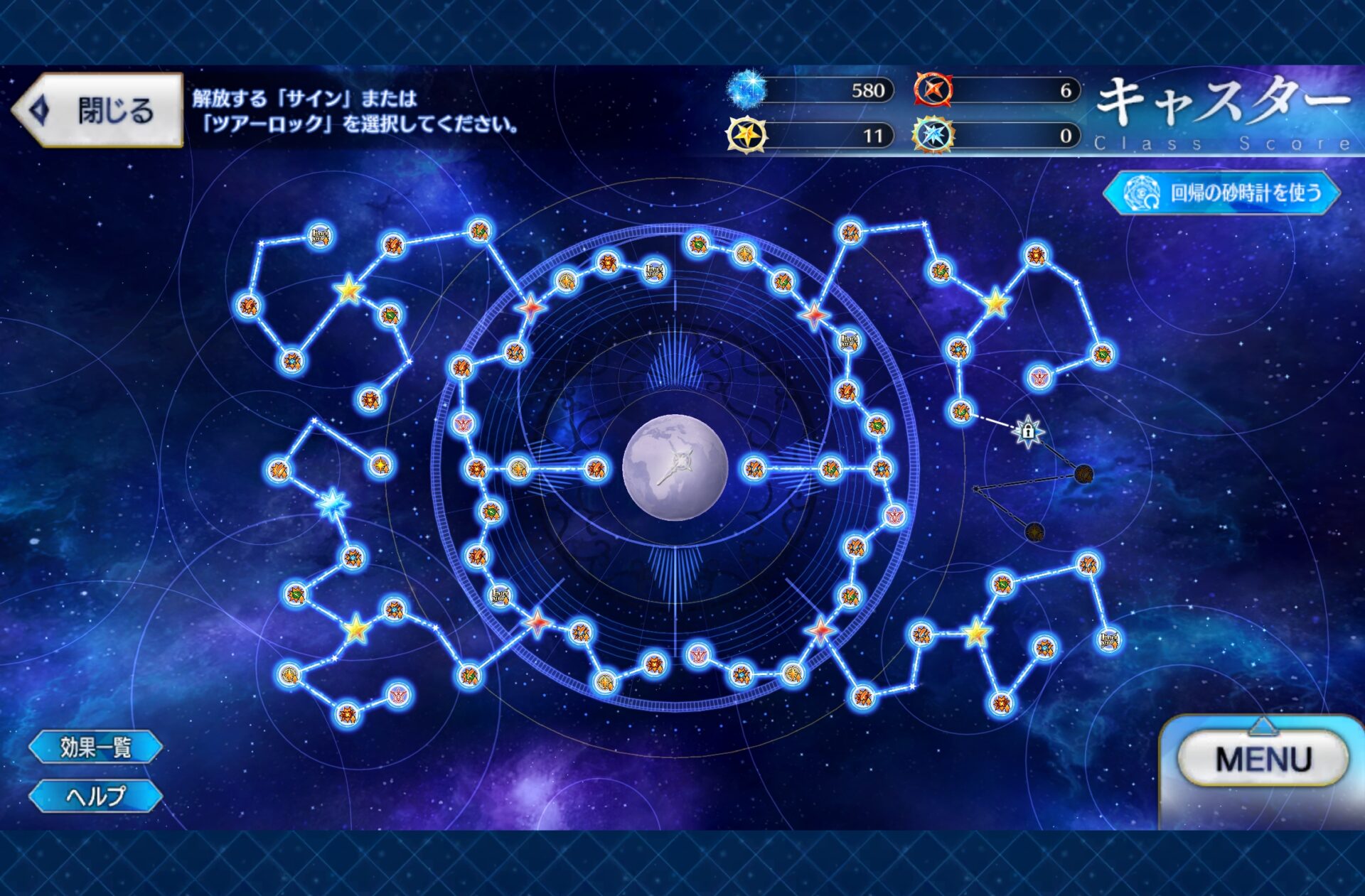Use the 回帰の砂時計 hourglass button
1365x896 pixels.
[1222, 193]
